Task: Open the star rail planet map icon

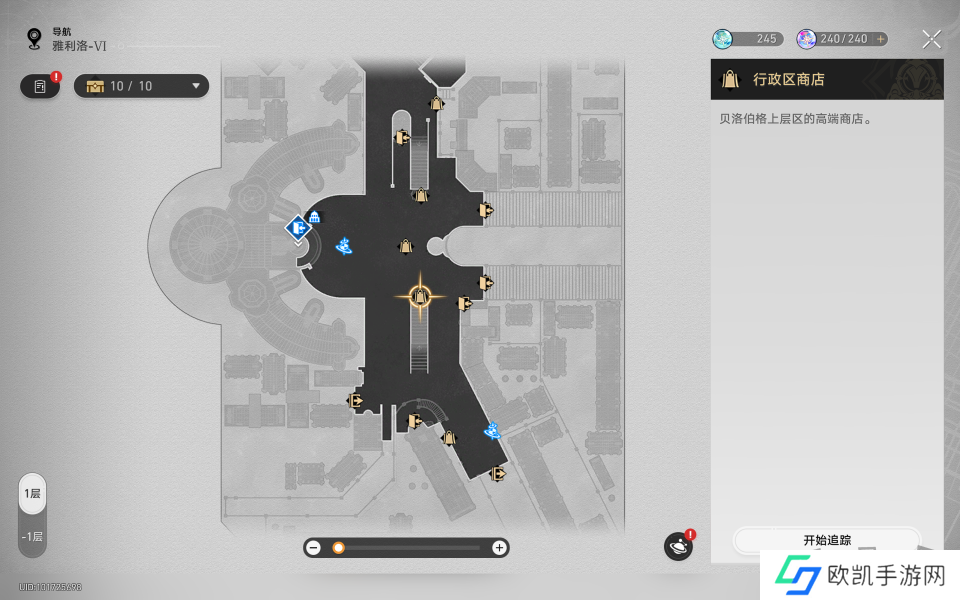Action: point(678,547)
